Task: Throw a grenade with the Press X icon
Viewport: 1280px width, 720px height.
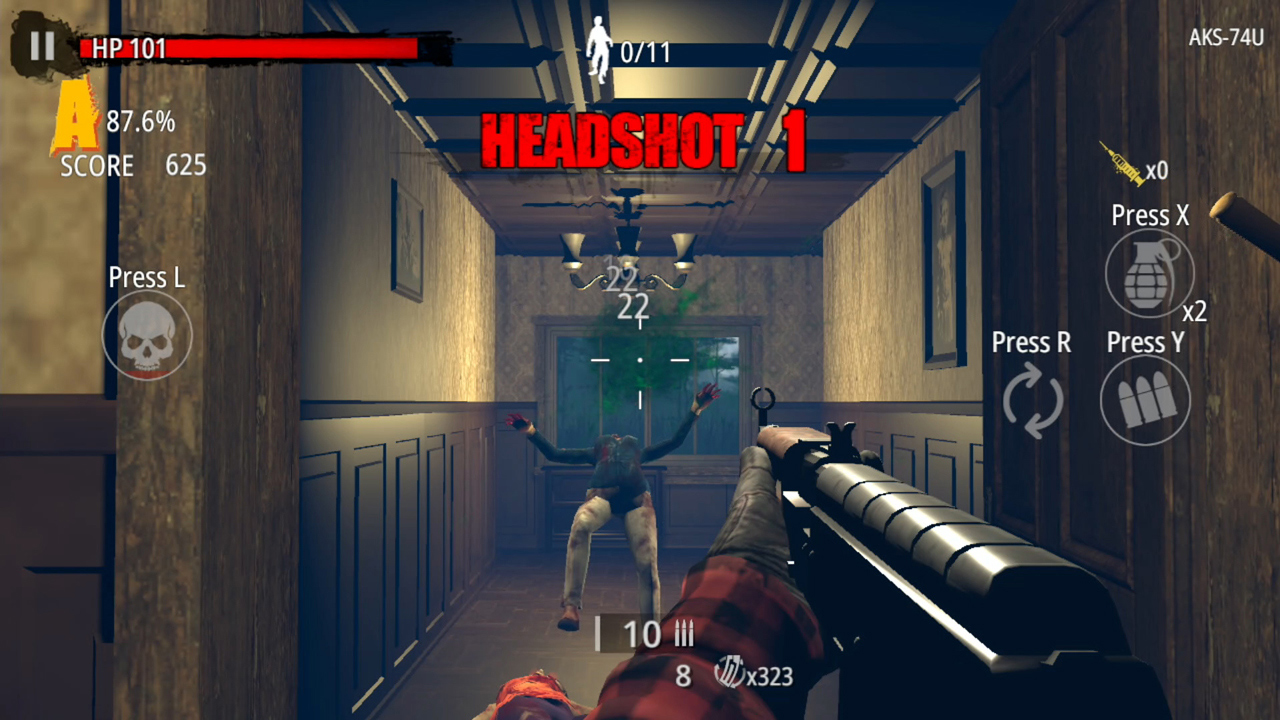Action: click(1148, 273)
